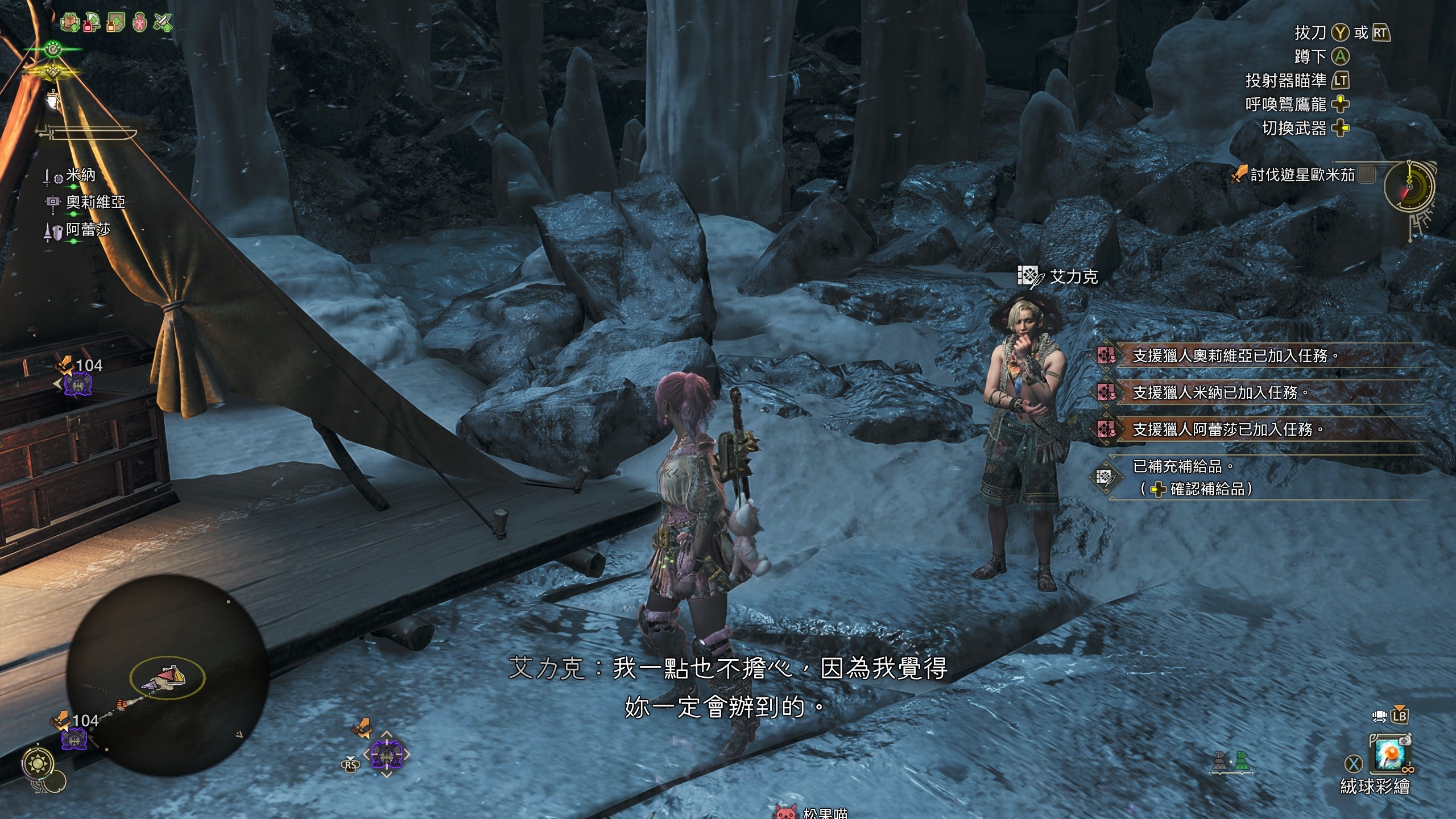Image resolution: width=1456 pixels, height=819 pixels.
Task: Click the yellow glowing stamina gauge emblem
Action: [53, 72]
